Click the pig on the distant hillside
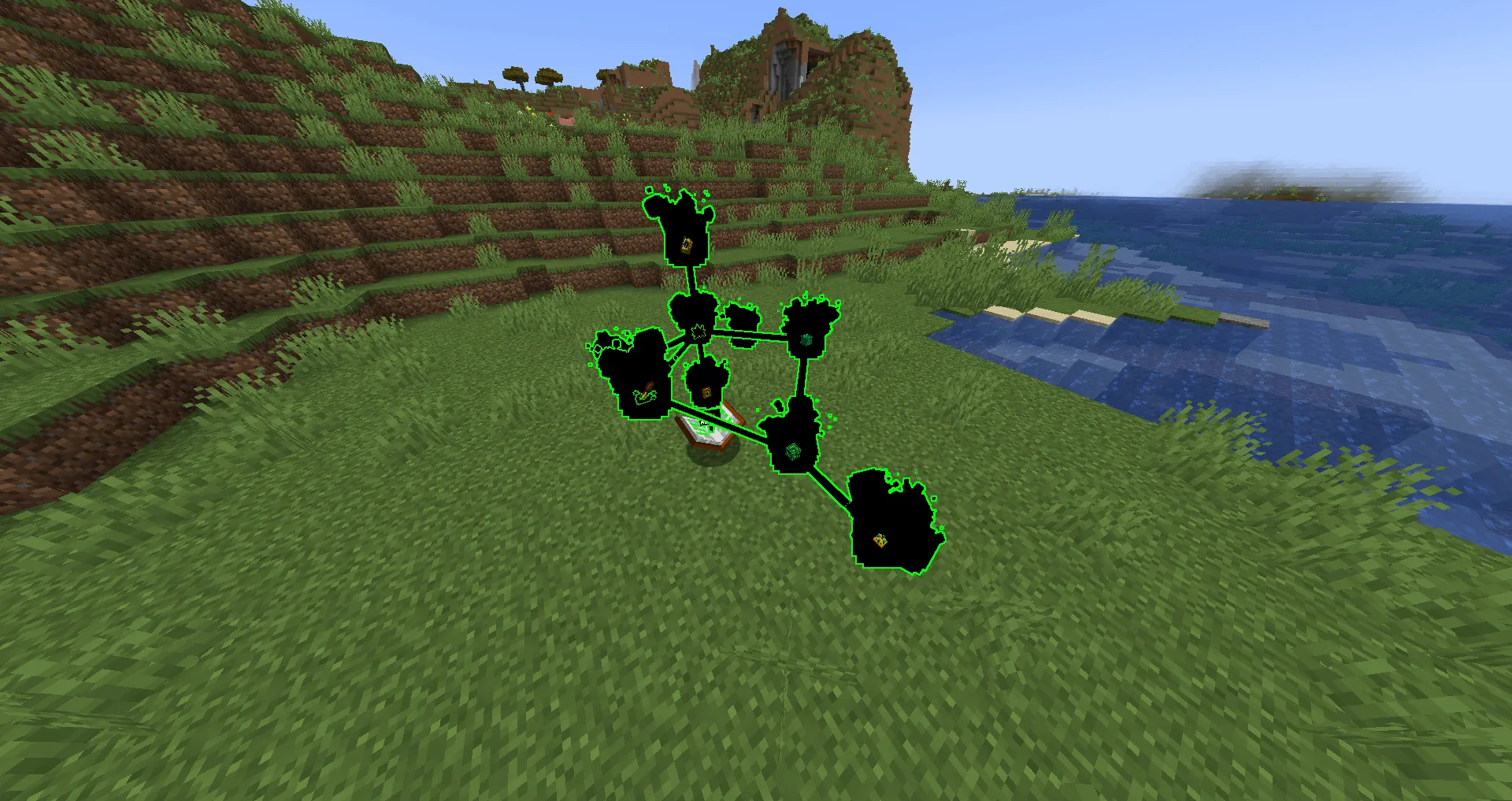Screen dimensions: 1512x801 pyautogui.click(x=565, y=120)
